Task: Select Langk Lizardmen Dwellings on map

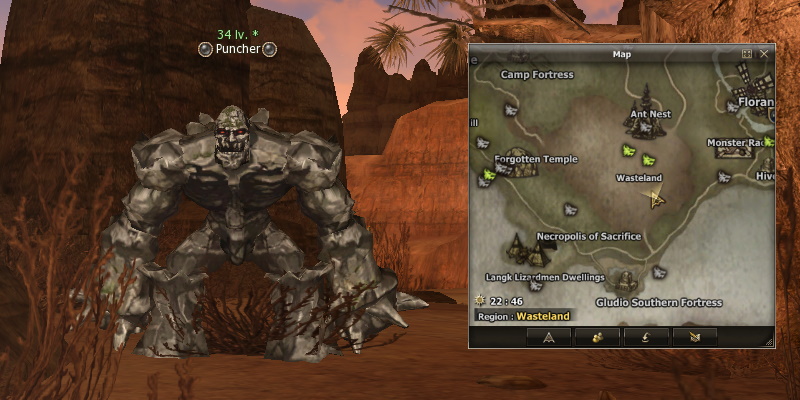Action: pyautogui.click(x=545, y=277)
